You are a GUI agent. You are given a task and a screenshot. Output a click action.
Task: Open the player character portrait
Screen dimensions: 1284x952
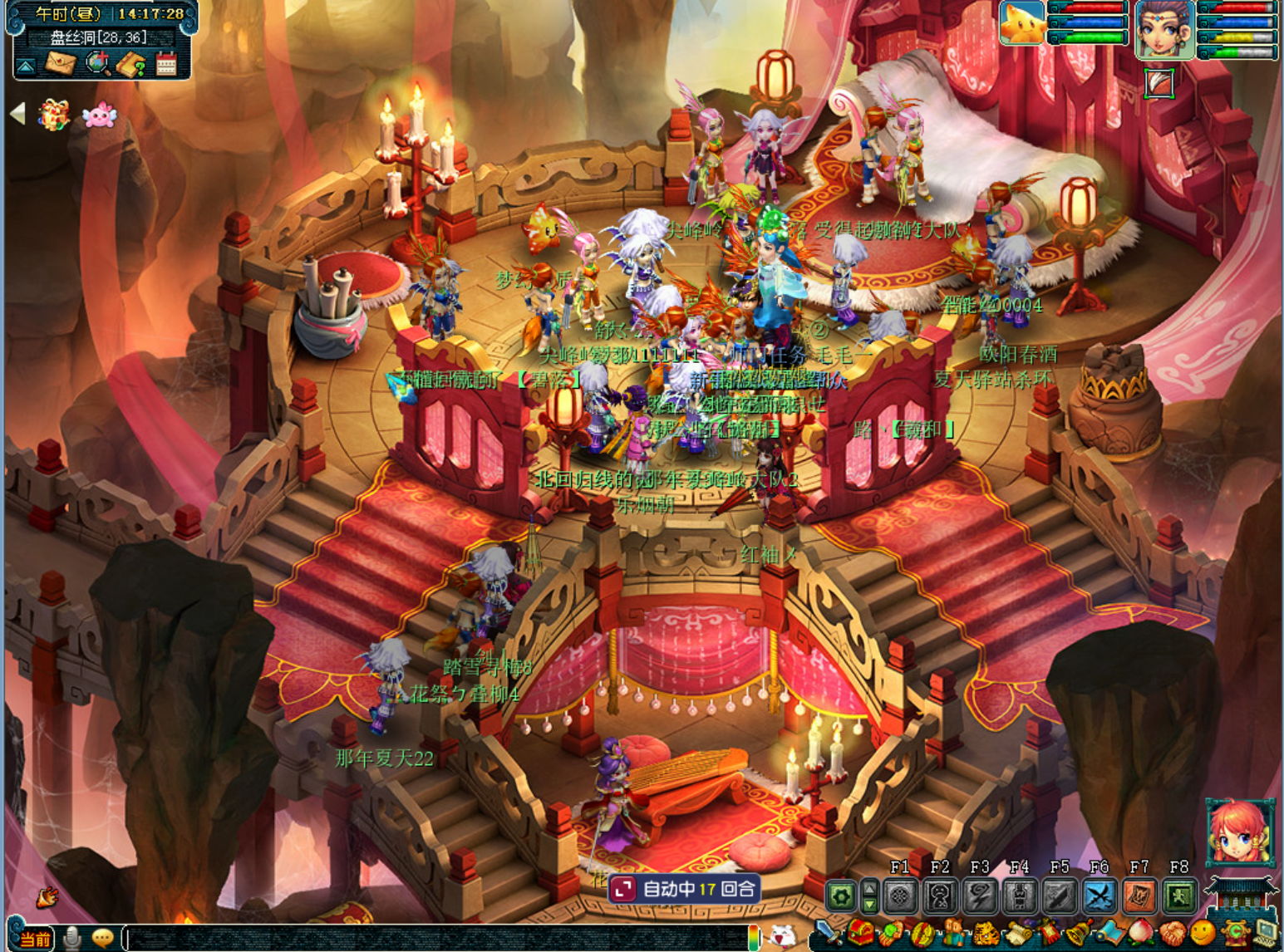click(x=1164, y=30)
